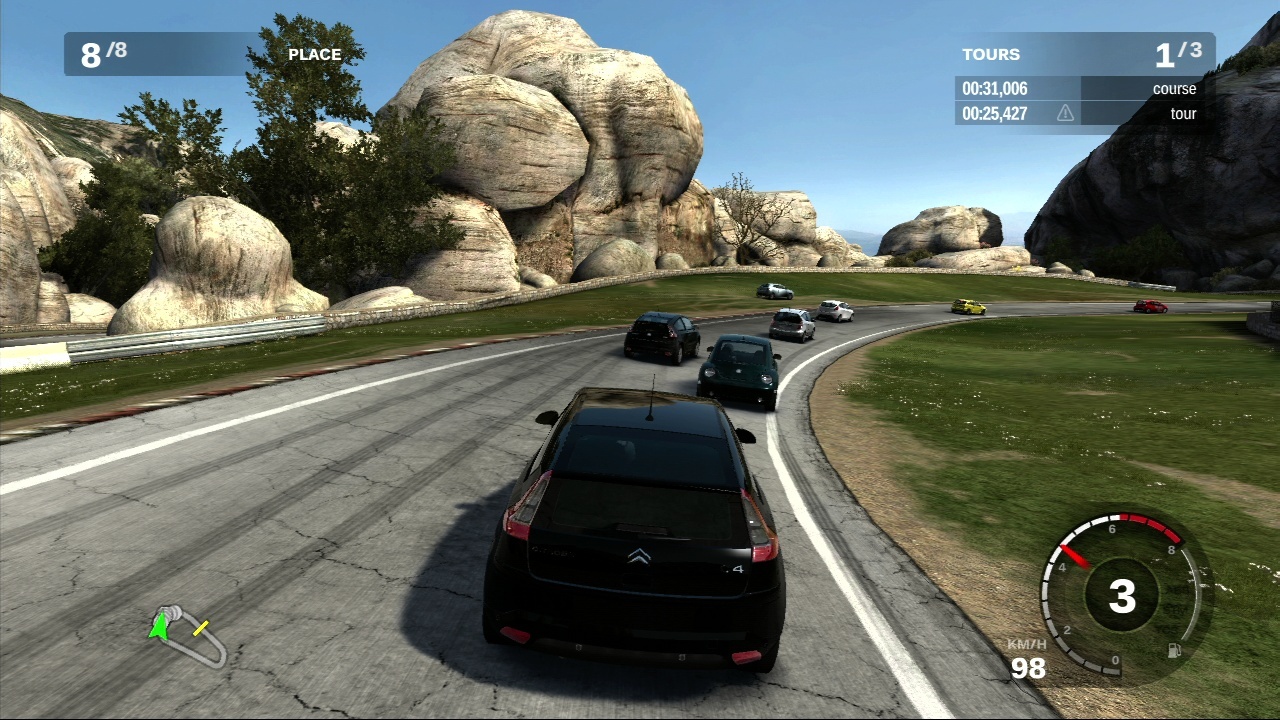Select the warning triangle beside the lap time

[x=1066, y=114]
